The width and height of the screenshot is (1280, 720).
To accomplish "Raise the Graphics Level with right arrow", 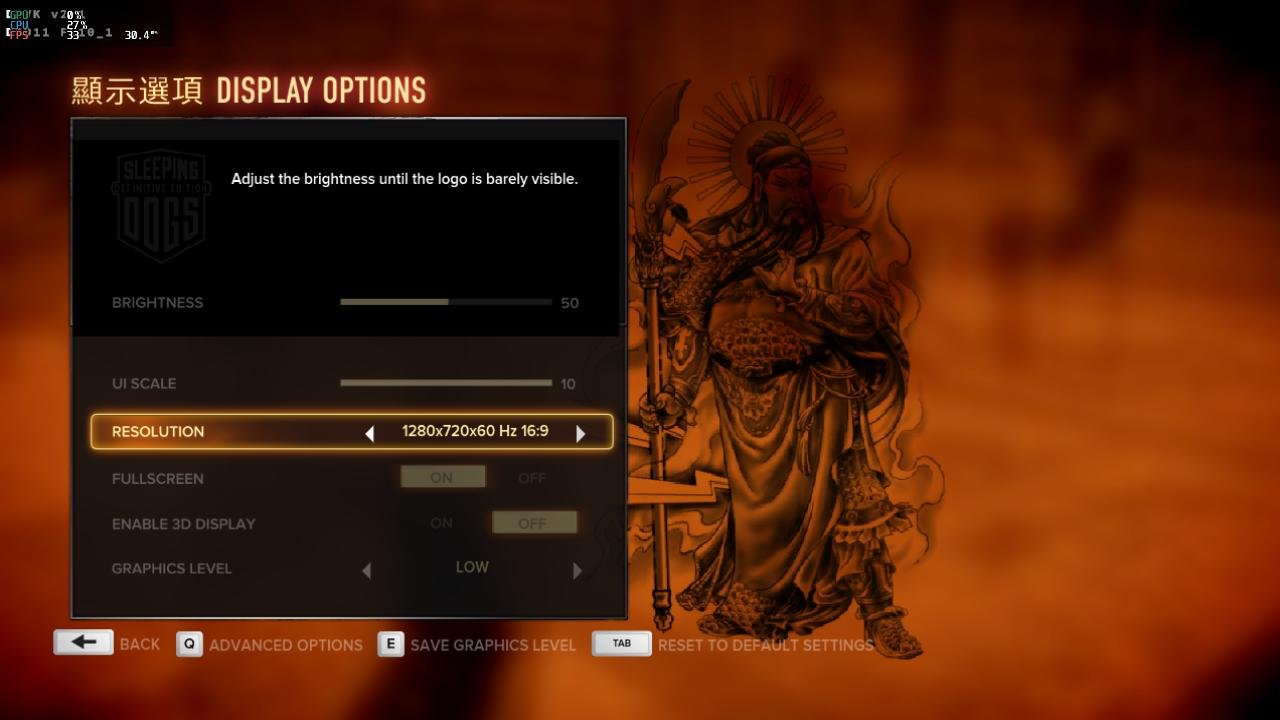I will pyautogui.click(x=577, y=570).
